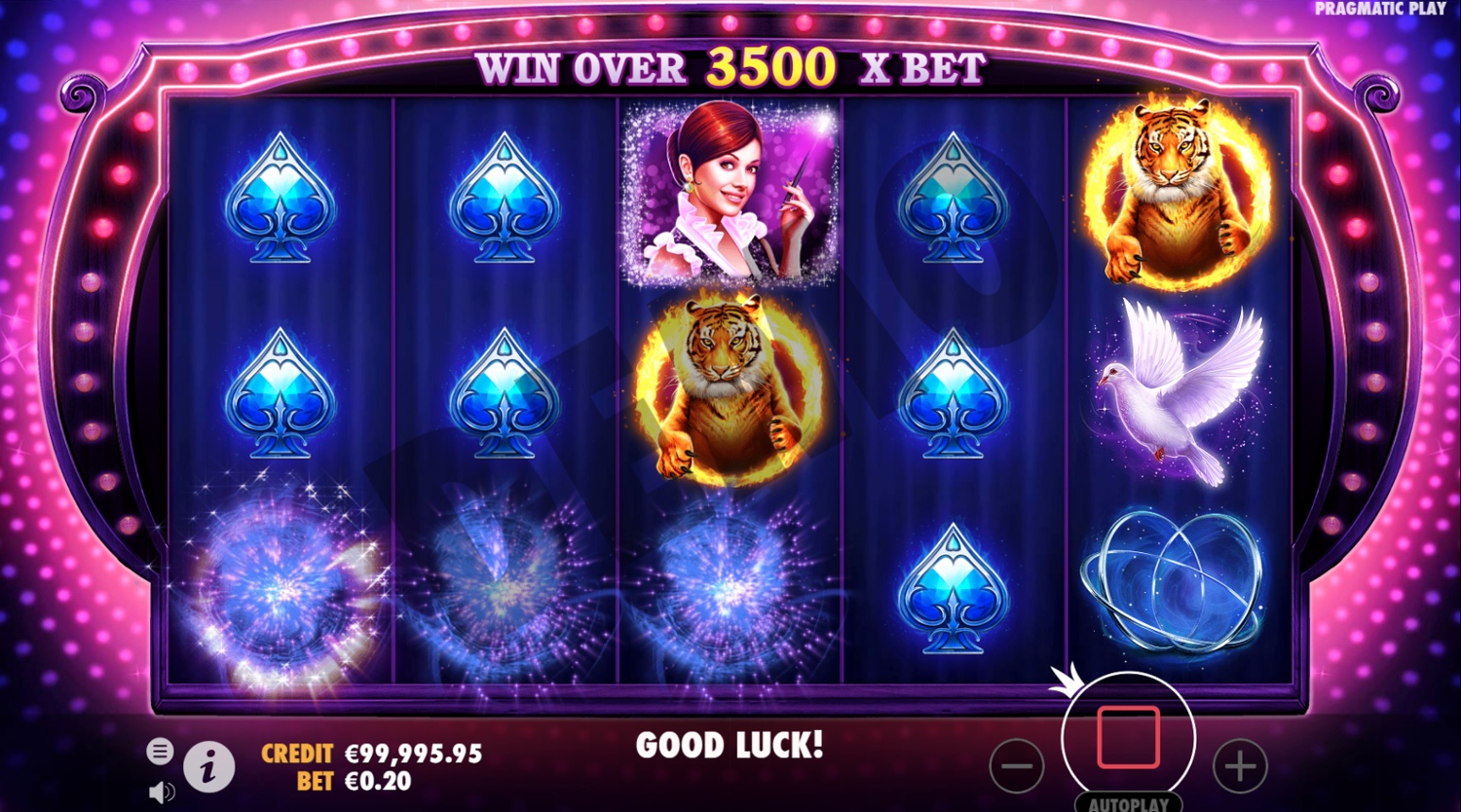This screenshot has height=812, width=1461.
Task: Click the AUTOPLAY label
Action: tap(1130, 806)
